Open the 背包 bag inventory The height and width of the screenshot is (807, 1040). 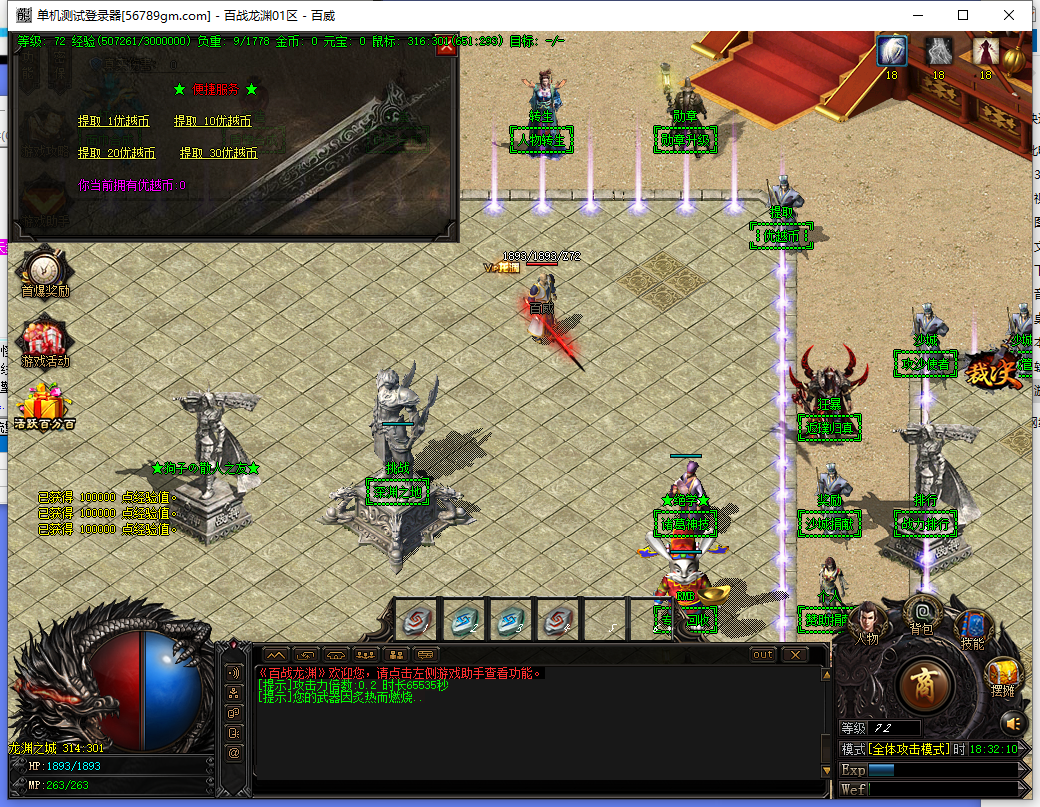pos(922,612)
